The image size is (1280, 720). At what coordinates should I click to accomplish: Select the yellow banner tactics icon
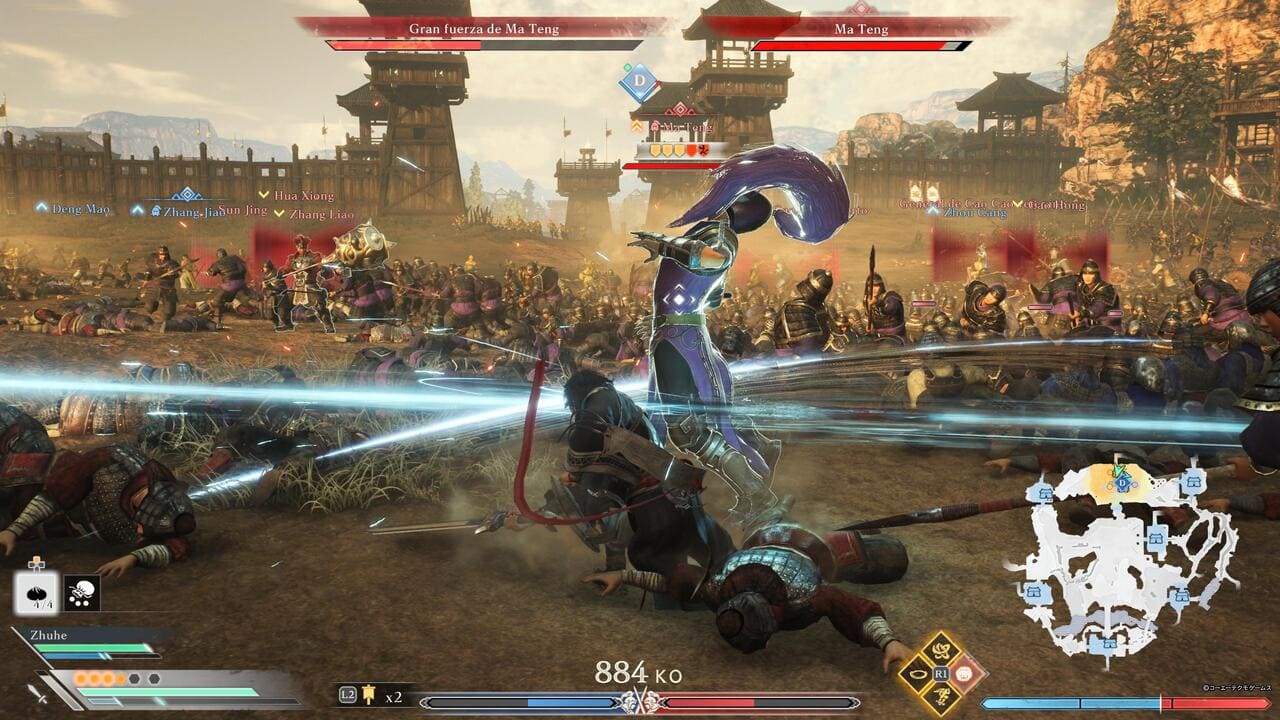(370, 695)
